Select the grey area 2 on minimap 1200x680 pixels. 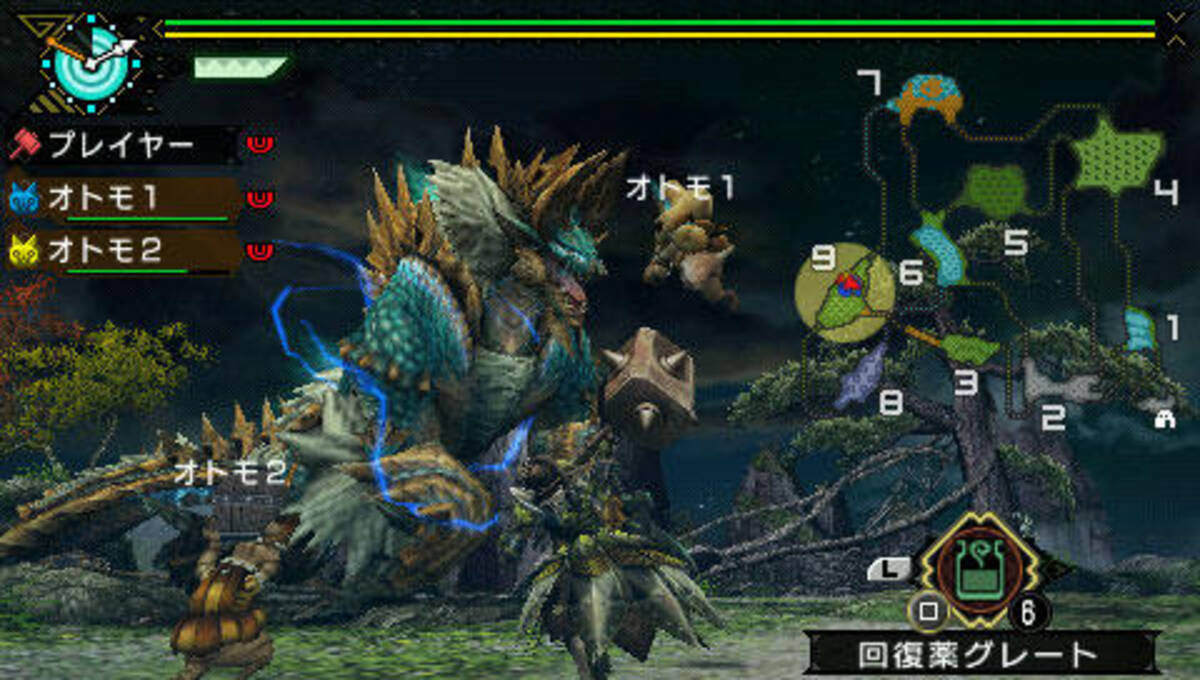[1060, 382]
